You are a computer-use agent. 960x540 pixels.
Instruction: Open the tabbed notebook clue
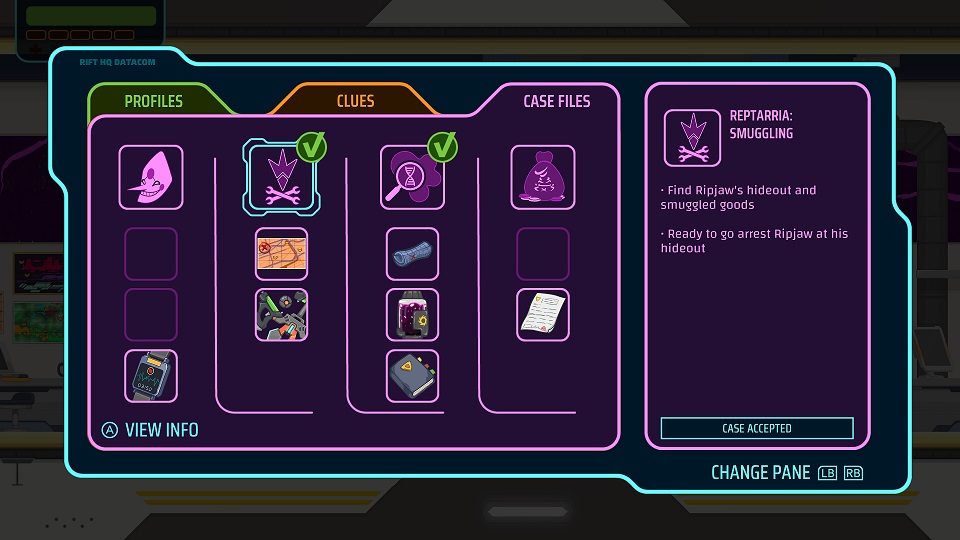tap(412, 376)
